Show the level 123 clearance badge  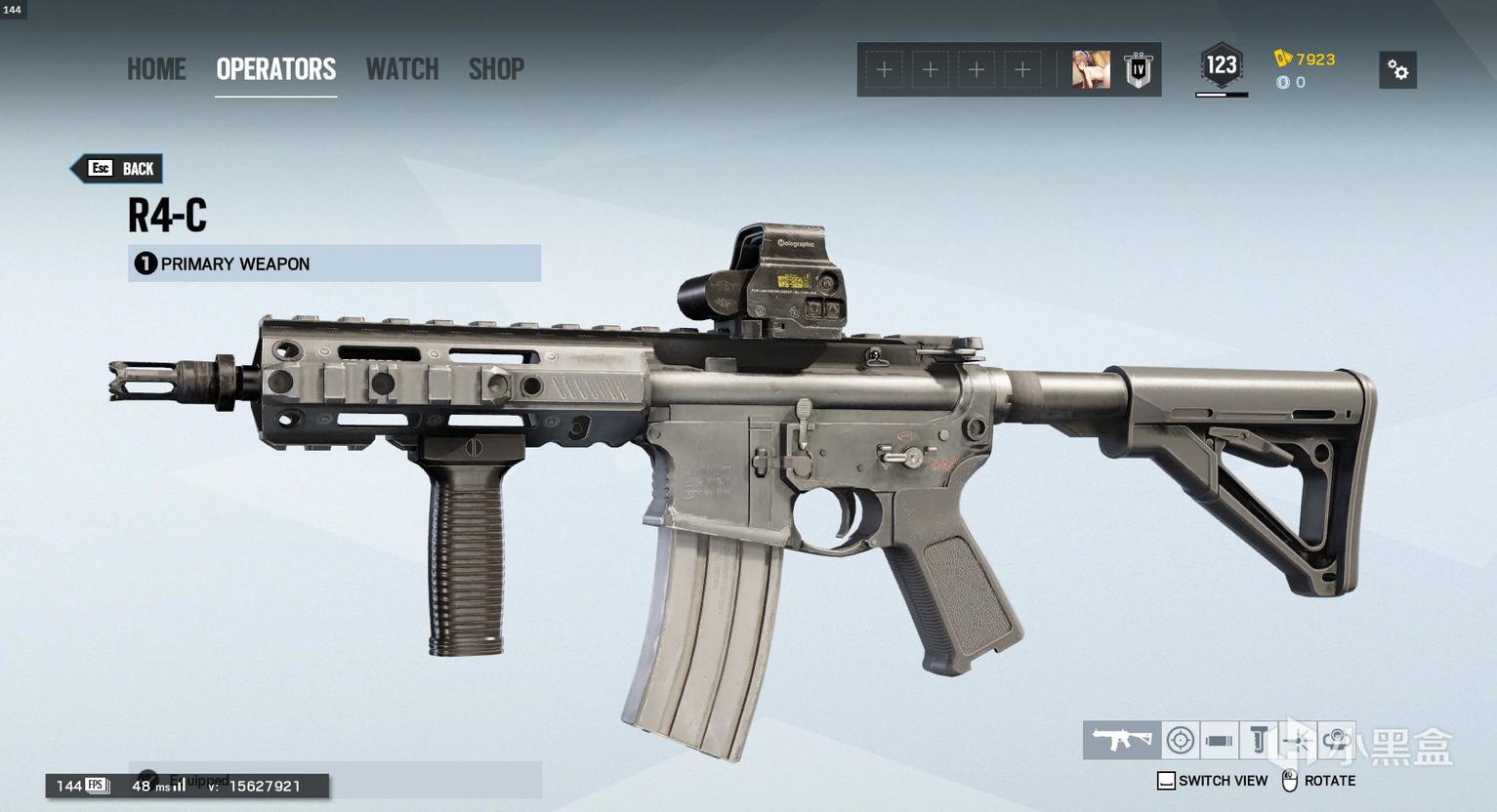point(1221,66)
